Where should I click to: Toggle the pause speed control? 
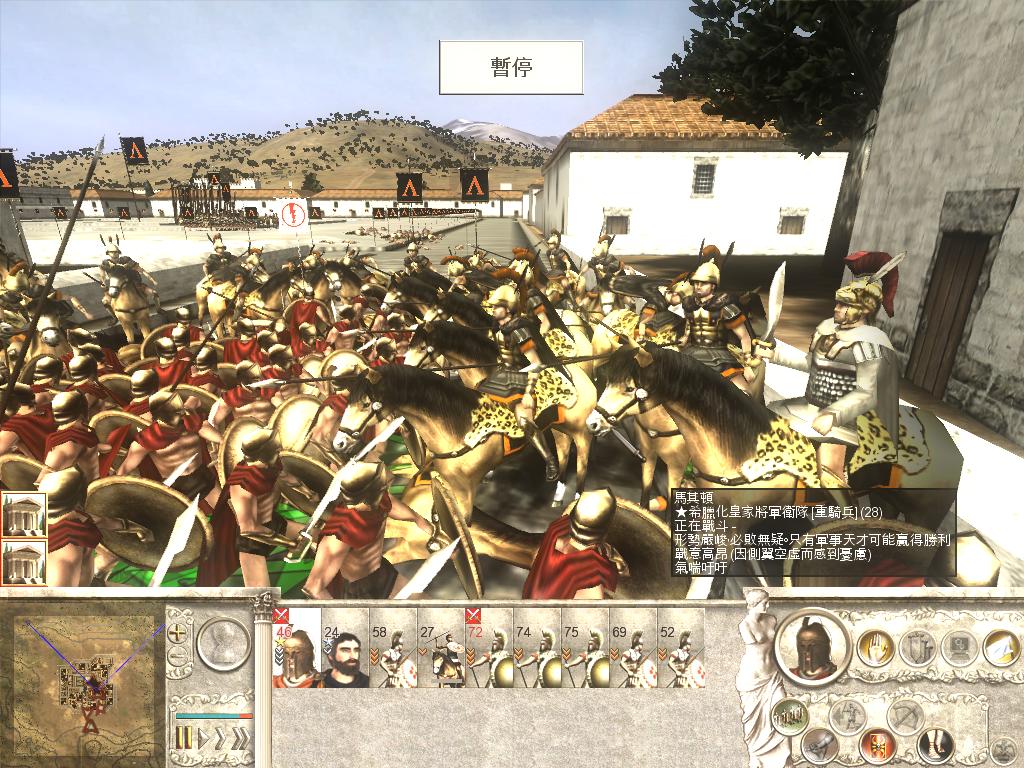(184, 739)
